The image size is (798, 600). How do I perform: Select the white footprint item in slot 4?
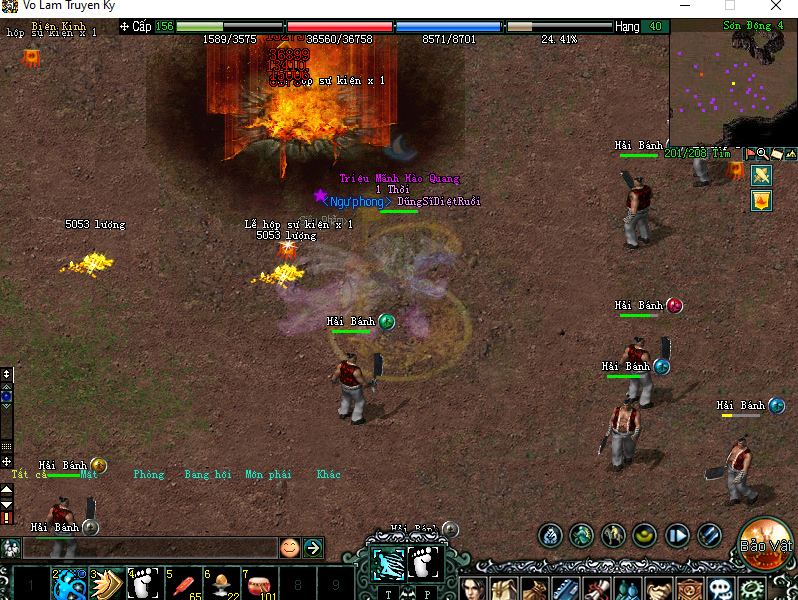pos(144,583)
